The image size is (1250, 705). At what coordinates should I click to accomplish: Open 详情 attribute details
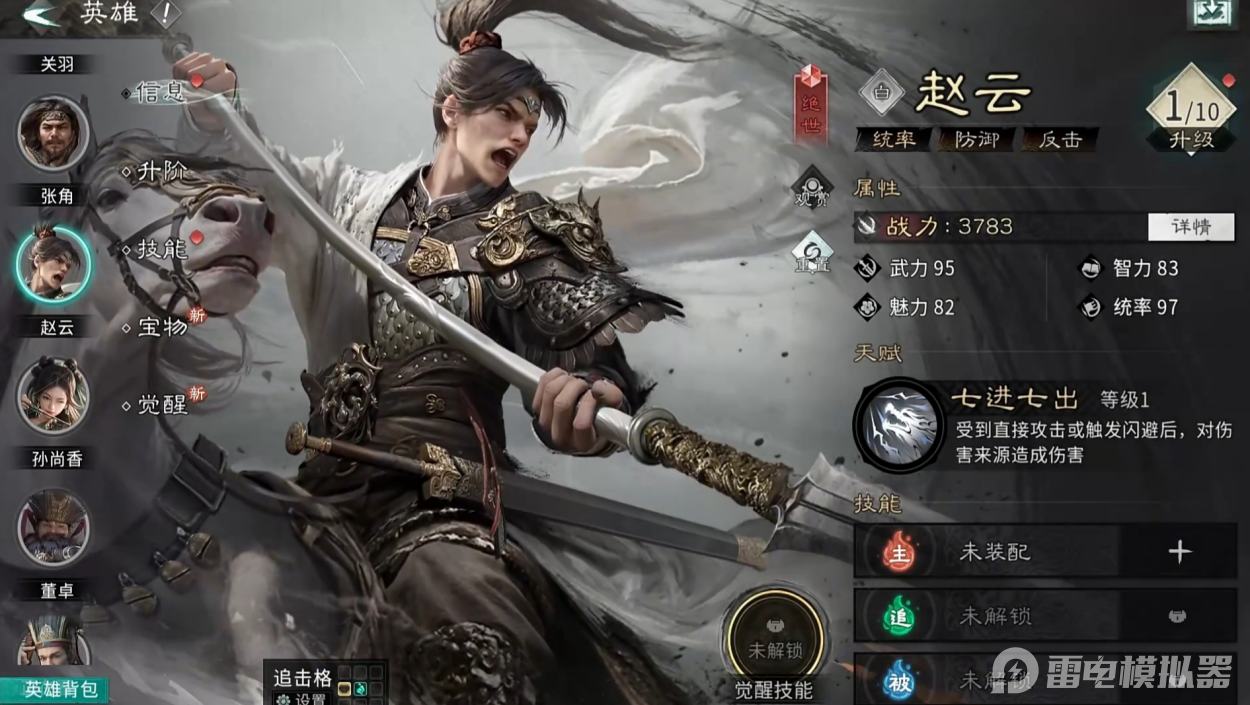tap(1190, 227)
